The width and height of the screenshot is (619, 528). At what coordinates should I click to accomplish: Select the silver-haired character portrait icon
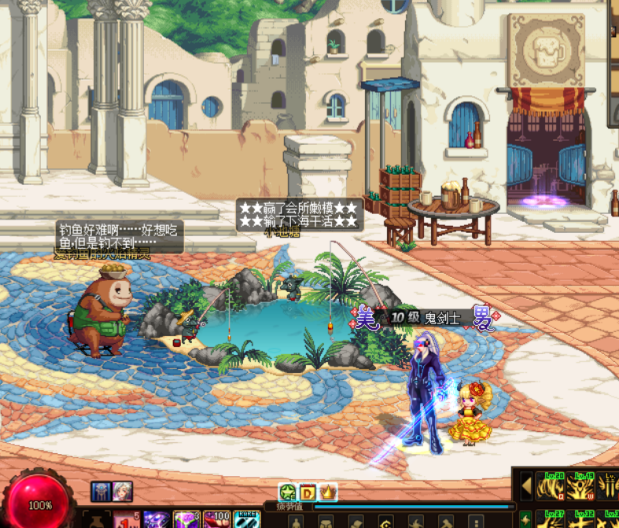click(122, 491)
